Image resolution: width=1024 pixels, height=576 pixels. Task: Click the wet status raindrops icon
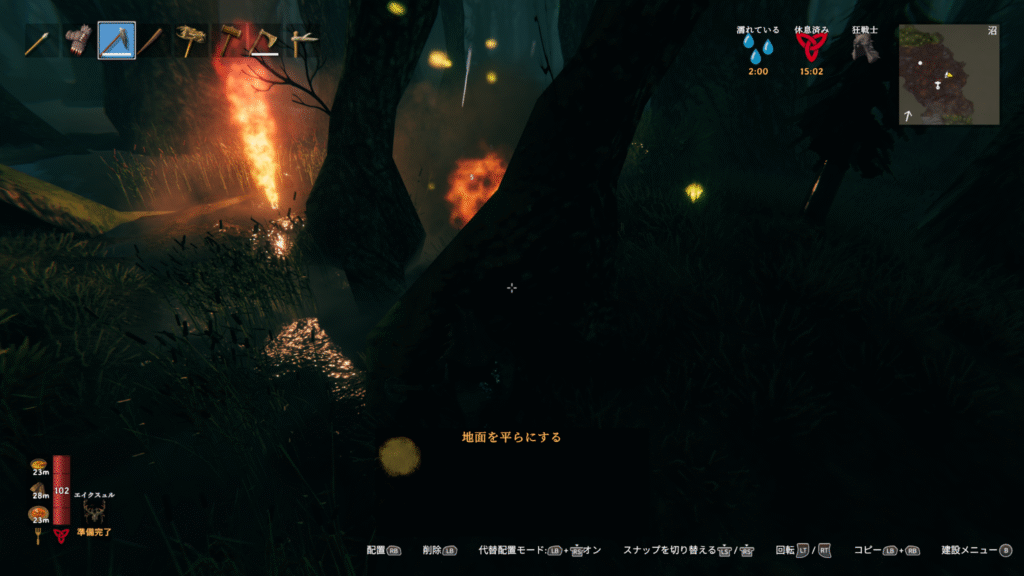click(x=757, y=48)
